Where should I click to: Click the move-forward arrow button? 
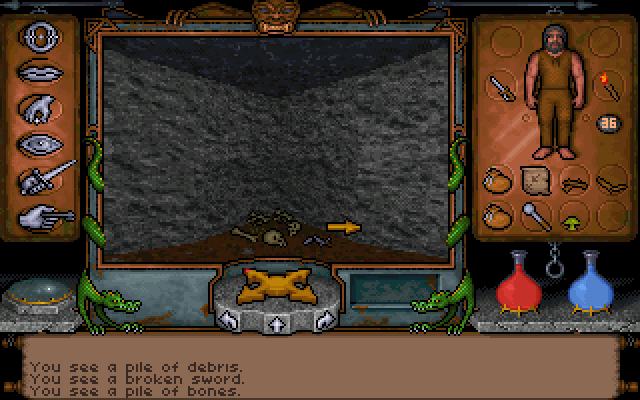tap(275, 324)
